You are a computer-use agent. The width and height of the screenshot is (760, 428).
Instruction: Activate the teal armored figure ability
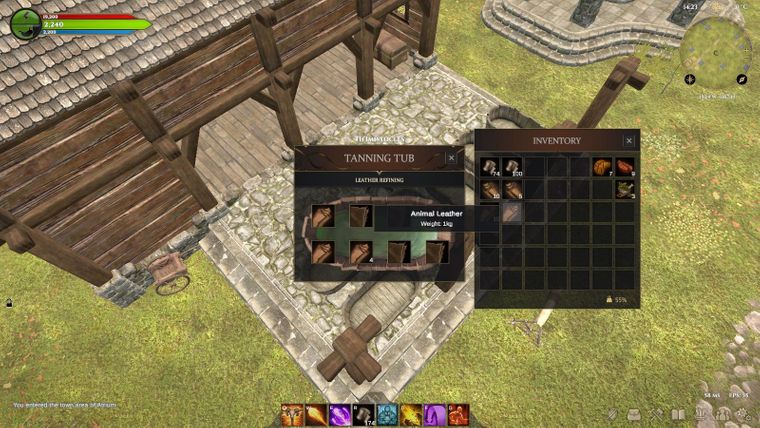(x=387, y=414)
